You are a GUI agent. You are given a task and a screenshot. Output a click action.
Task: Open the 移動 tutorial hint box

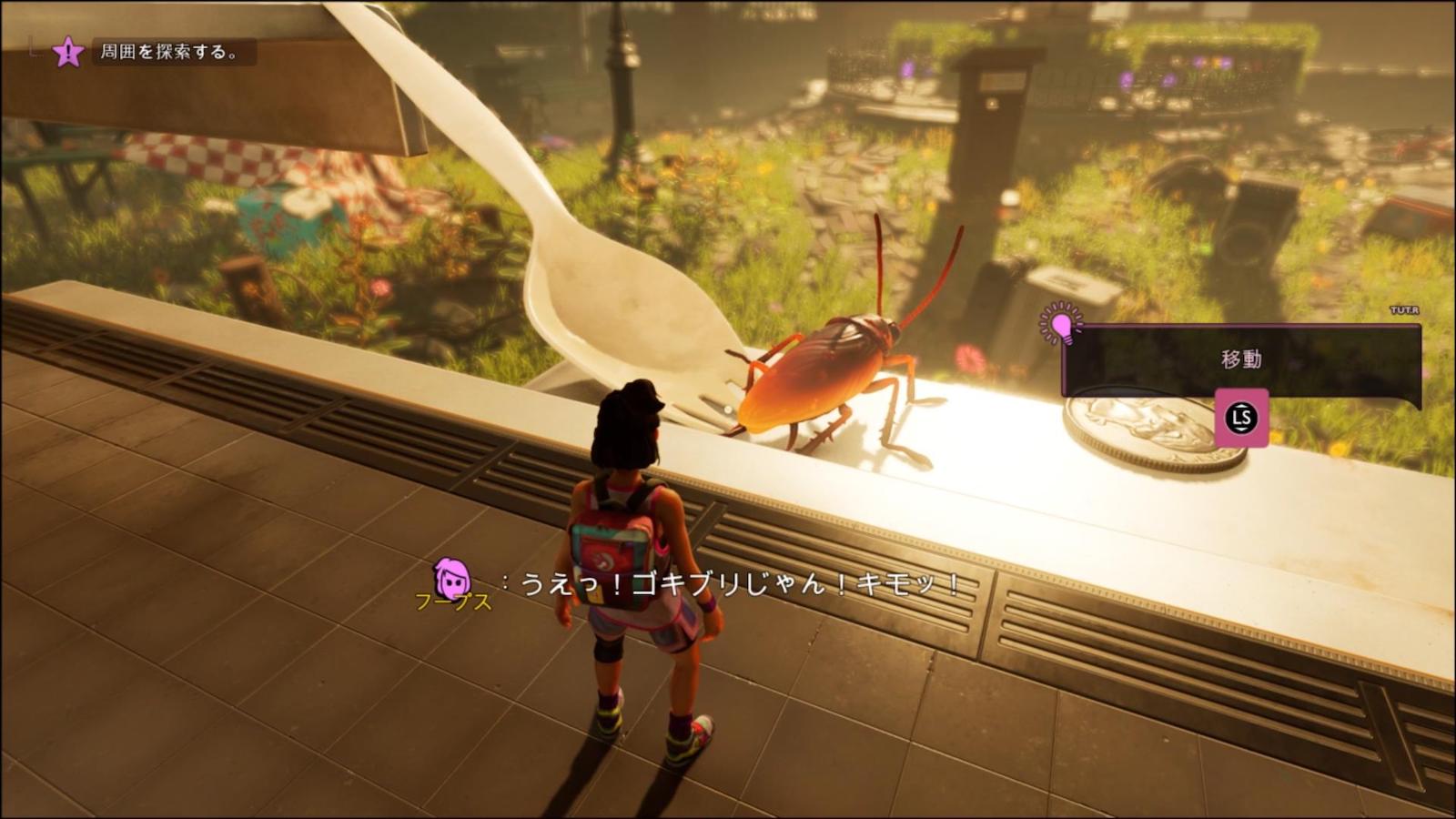point(1241,359)
